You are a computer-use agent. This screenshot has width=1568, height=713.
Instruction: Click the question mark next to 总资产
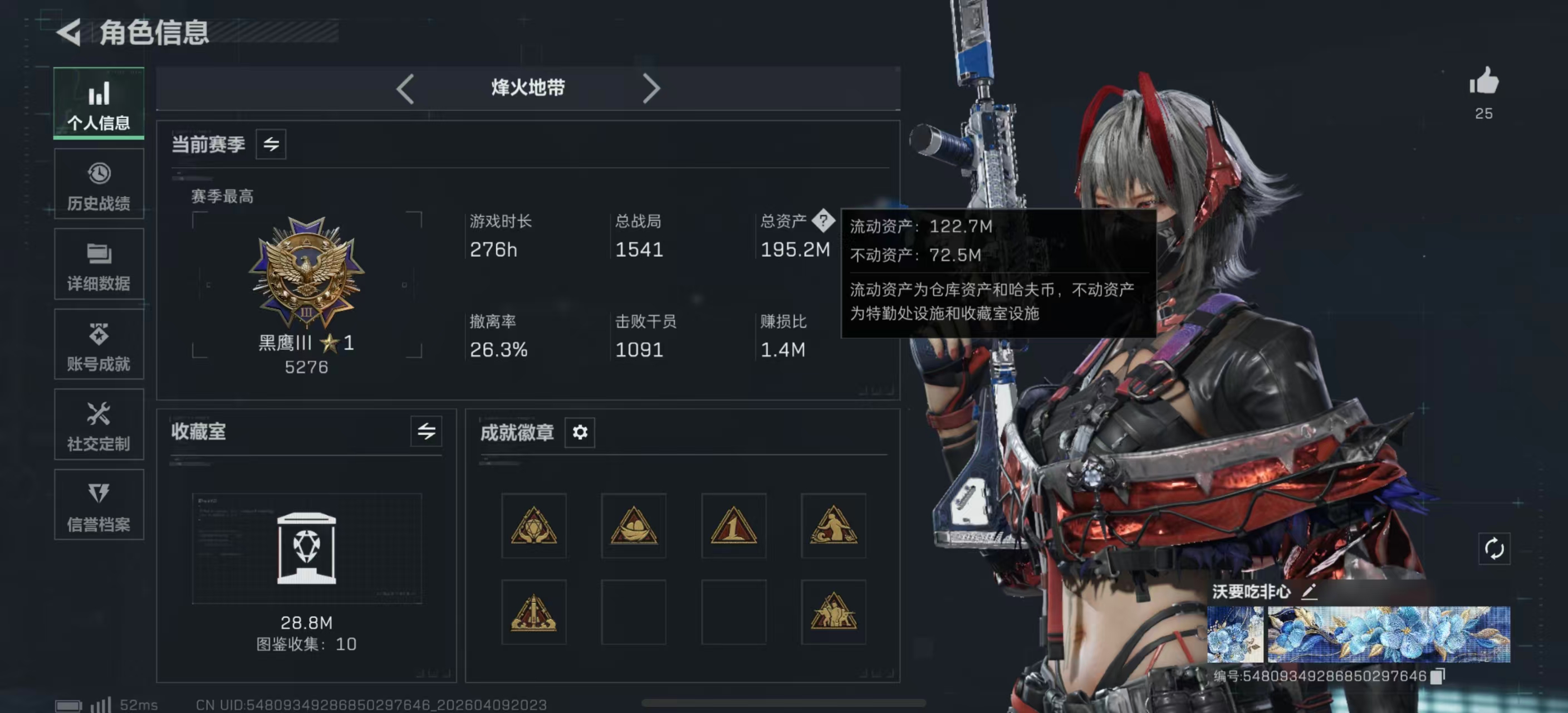point(823,221)
